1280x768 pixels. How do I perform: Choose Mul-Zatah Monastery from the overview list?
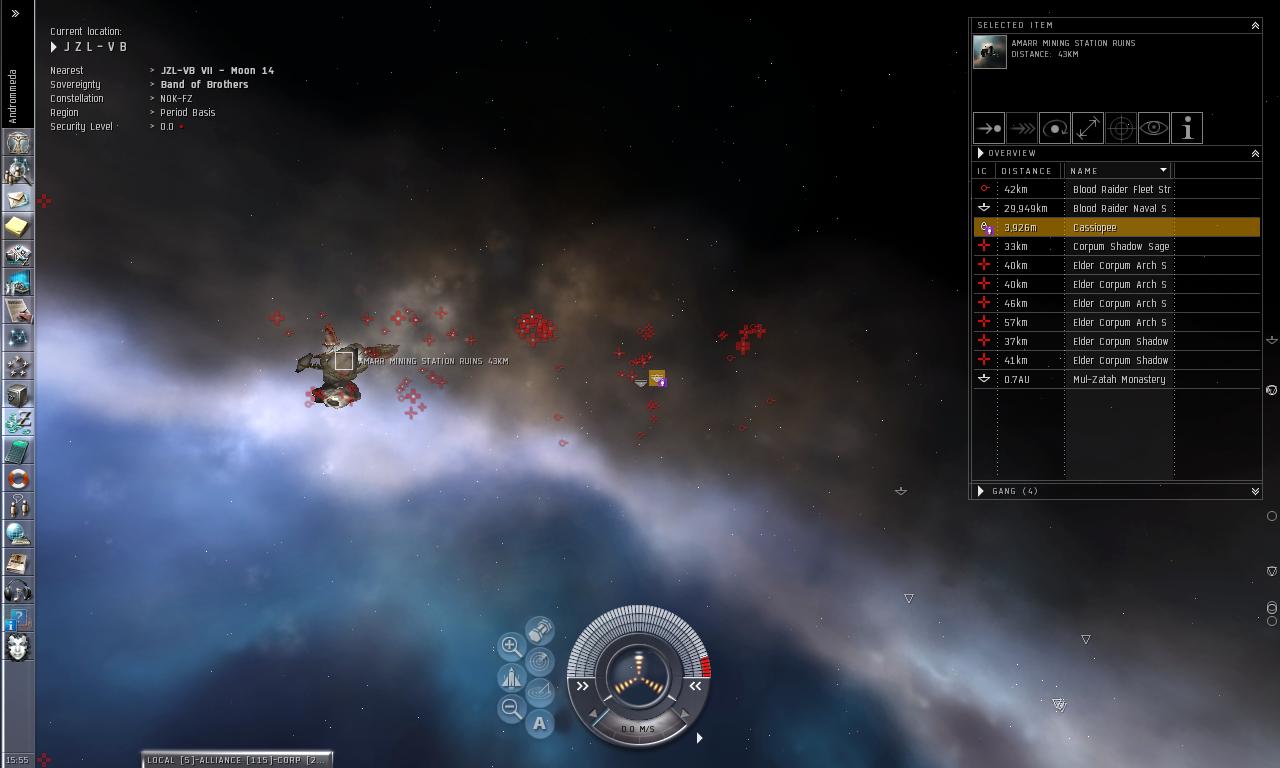point(1116,380)
